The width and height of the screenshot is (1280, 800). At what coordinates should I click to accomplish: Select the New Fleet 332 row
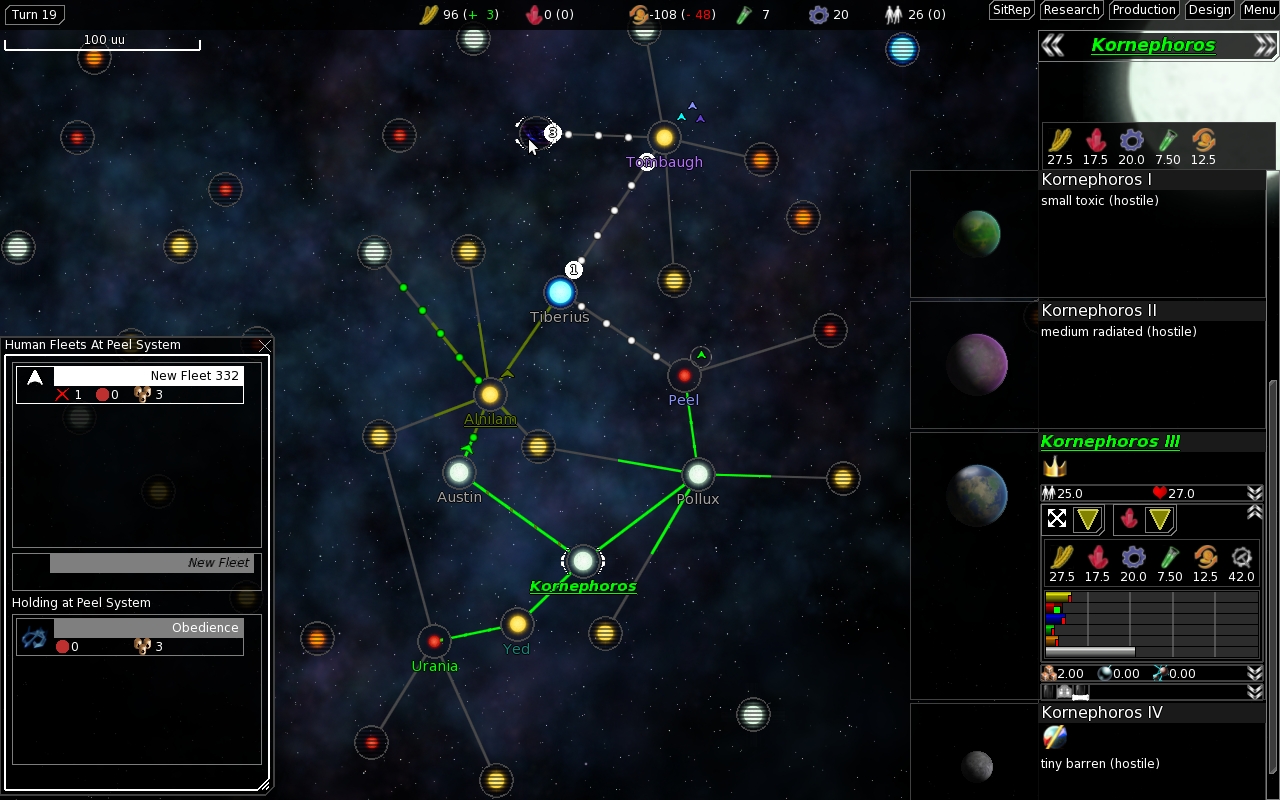[x=130, y=385]
